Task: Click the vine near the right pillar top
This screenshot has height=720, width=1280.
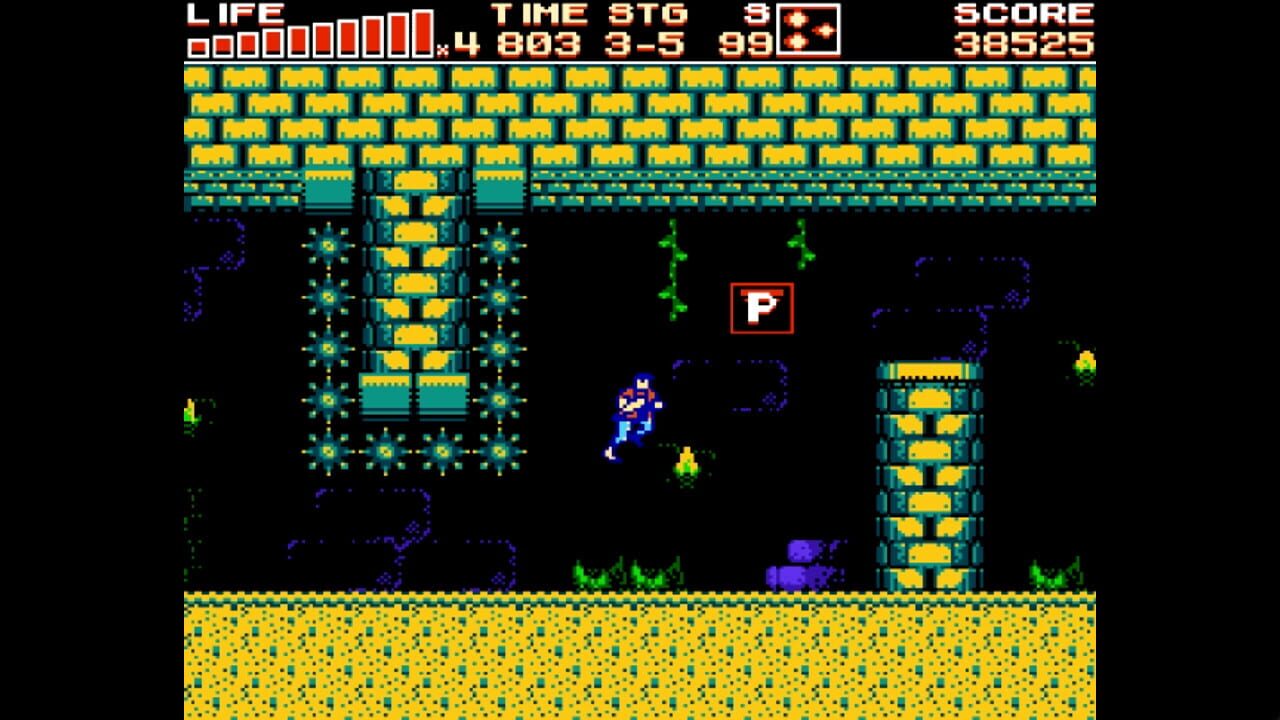Action: click(x=798, y=245)
